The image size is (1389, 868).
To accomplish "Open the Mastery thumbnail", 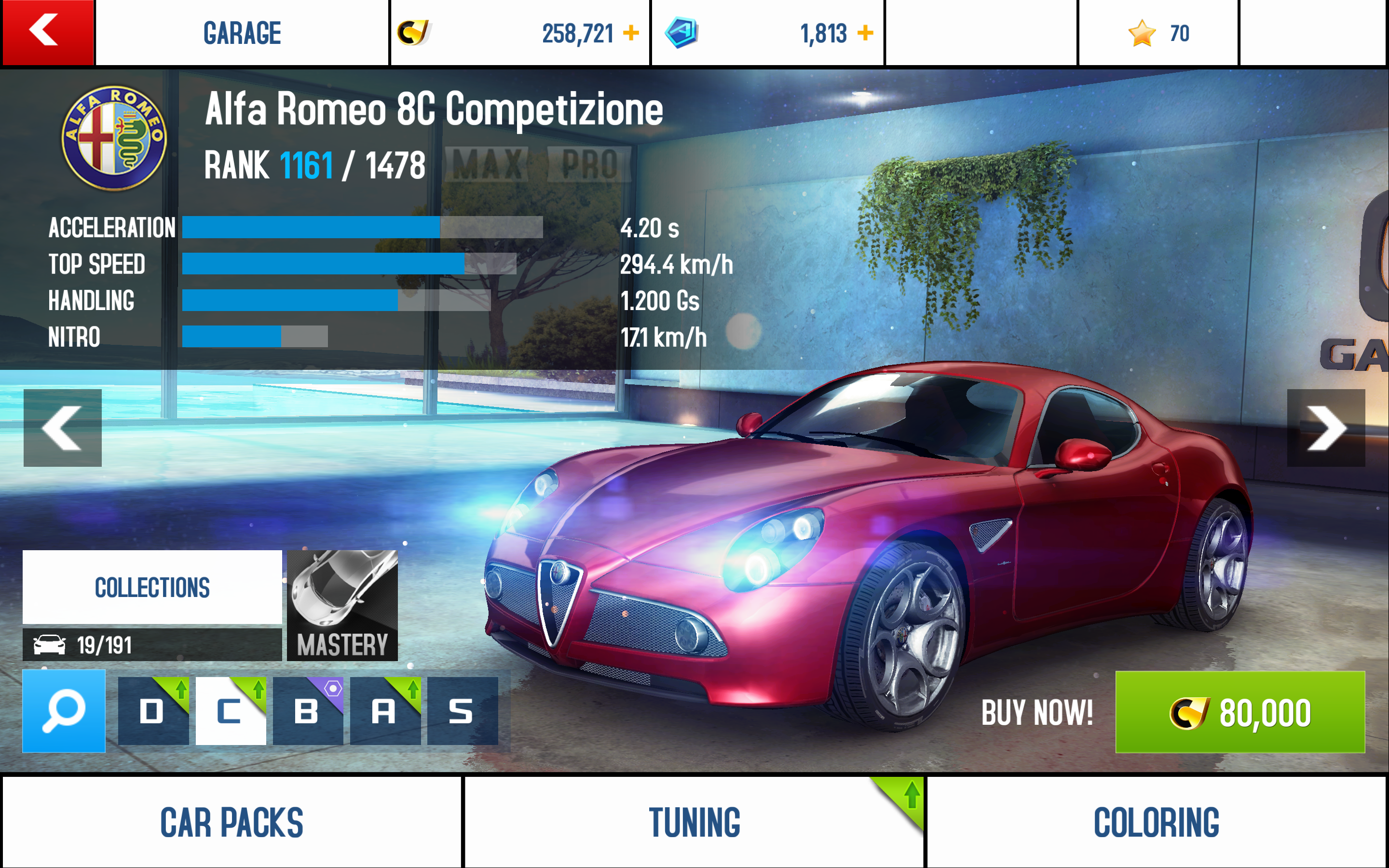I will click(x=342, y=605).
